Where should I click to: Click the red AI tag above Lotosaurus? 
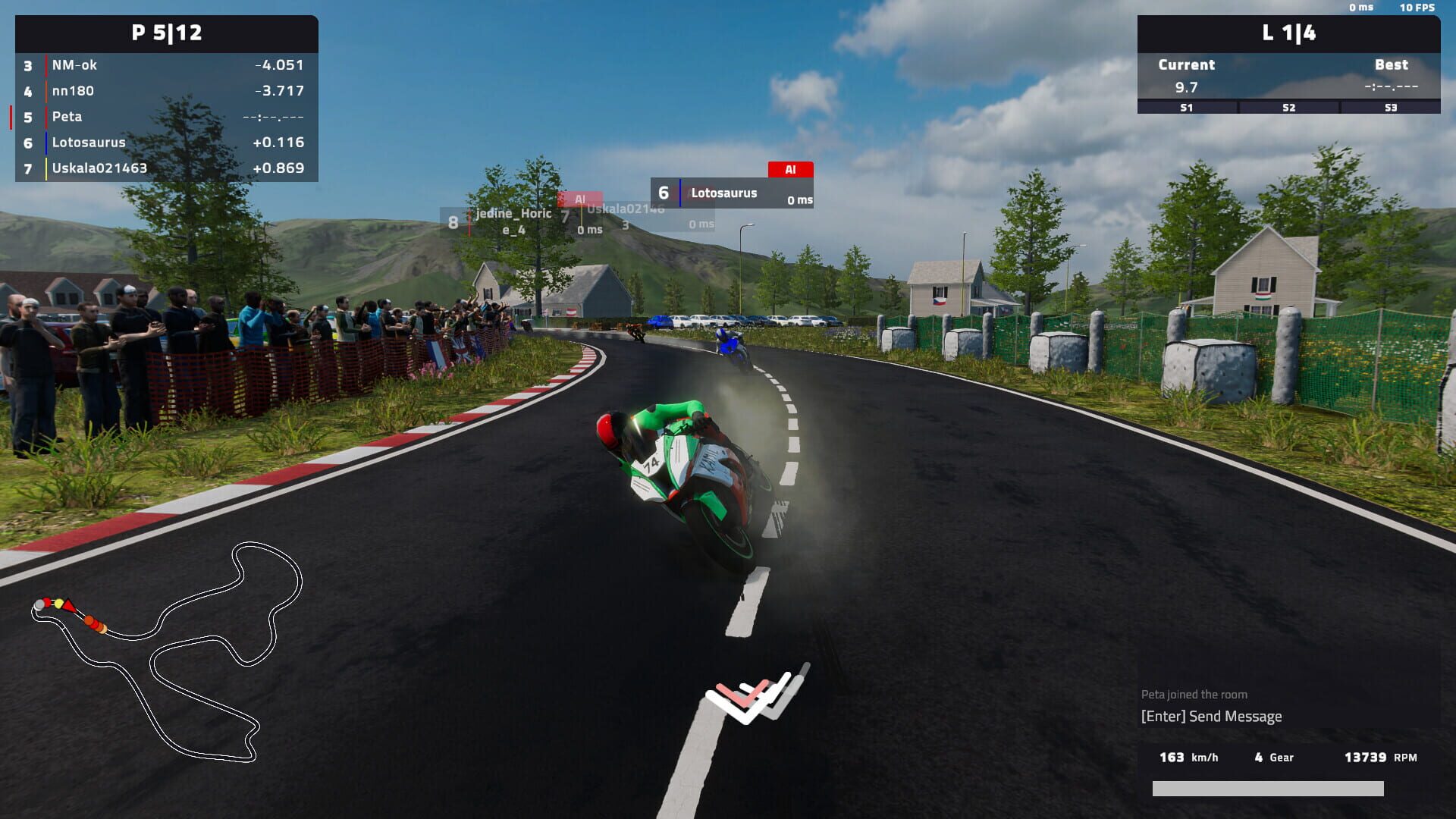791,170
